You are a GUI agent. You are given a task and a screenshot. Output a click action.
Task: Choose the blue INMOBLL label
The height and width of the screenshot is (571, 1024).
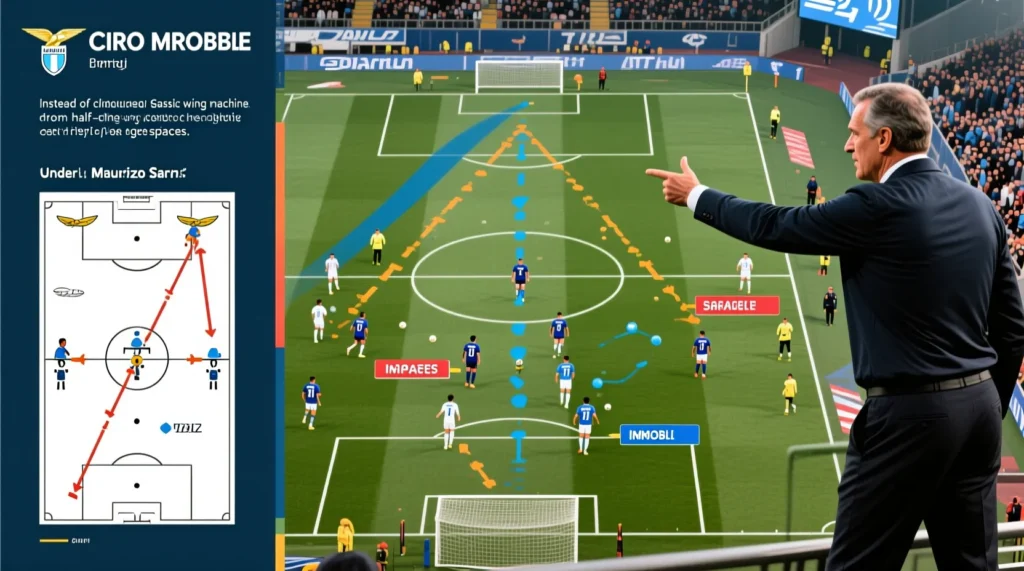659,434
